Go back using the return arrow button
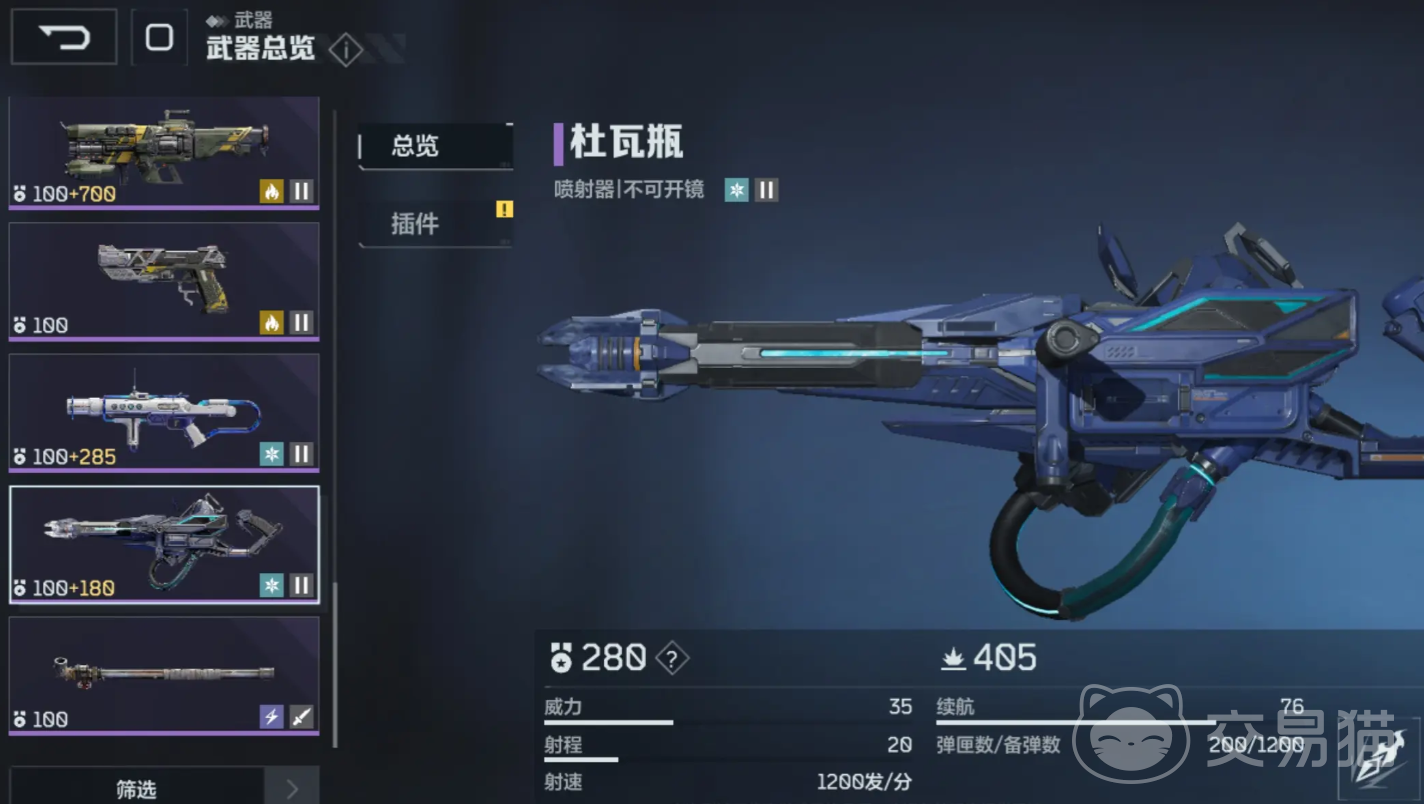This screenshot has height=804, width=1424. point(64,38)
